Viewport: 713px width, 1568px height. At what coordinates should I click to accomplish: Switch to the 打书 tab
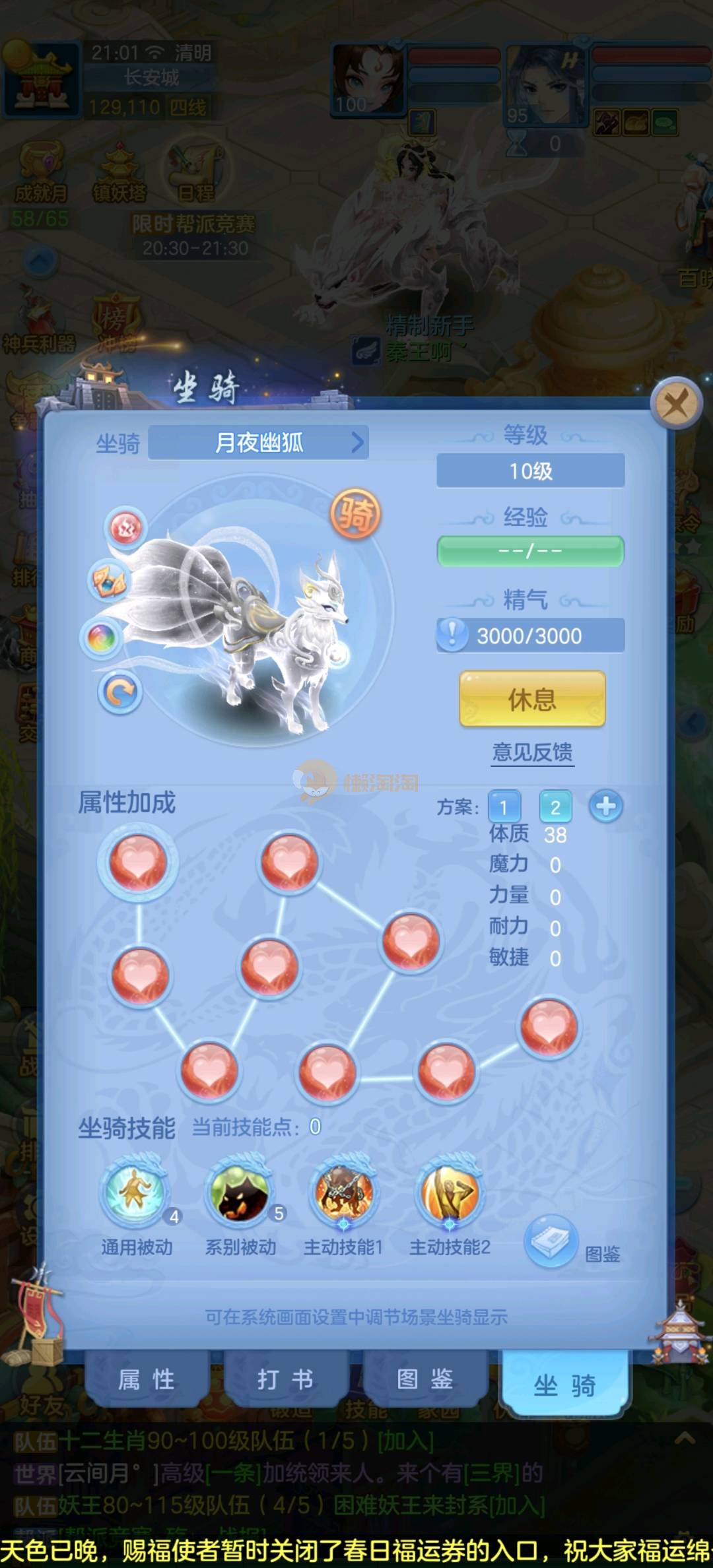tap(285, 1381)
